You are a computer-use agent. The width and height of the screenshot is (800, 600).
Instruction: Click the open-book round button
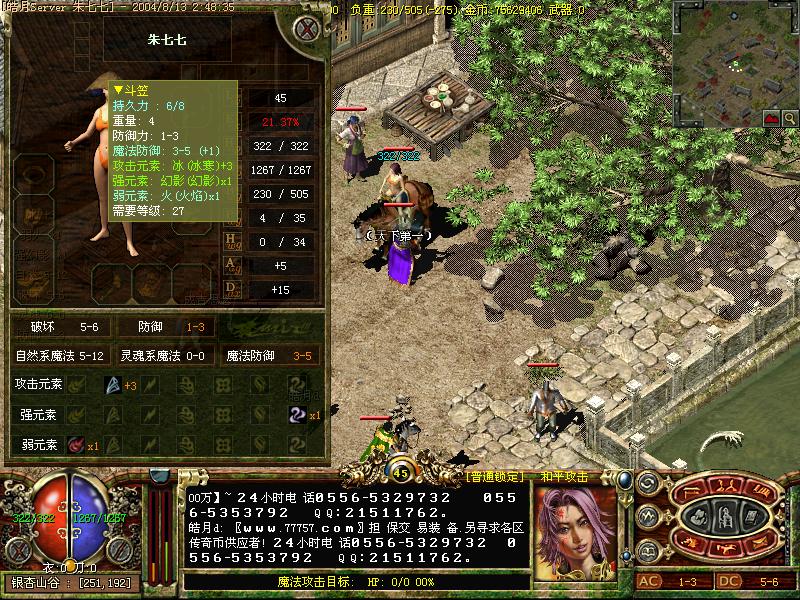point(647,551)
